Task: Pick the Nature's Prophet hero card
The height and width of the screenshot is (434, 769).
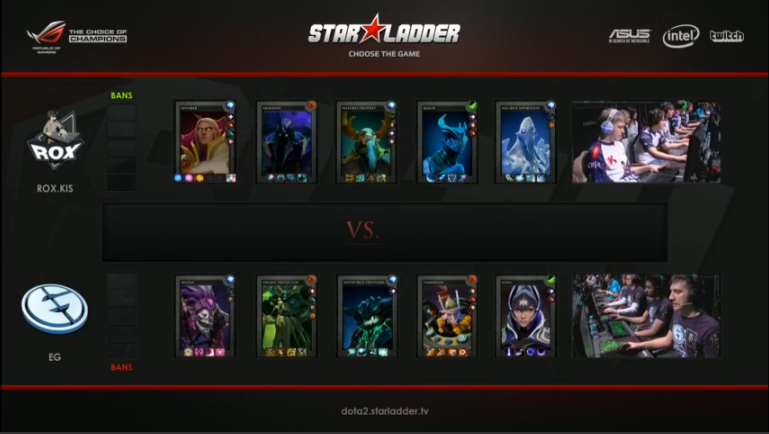Action: point(367,142)
